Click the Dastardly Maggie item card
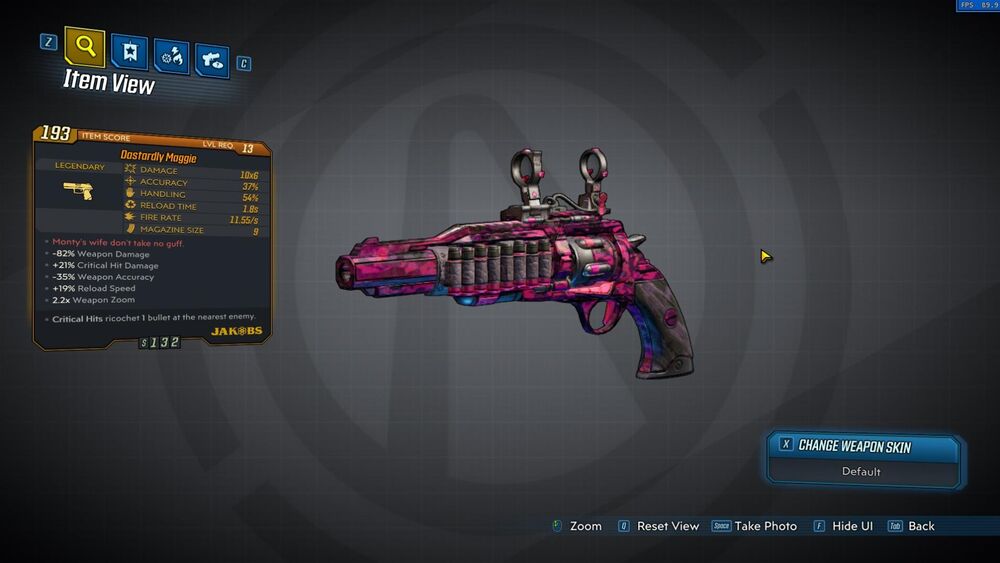The width and height of the screenshot is (1000, 563). (x=152, y=235)
